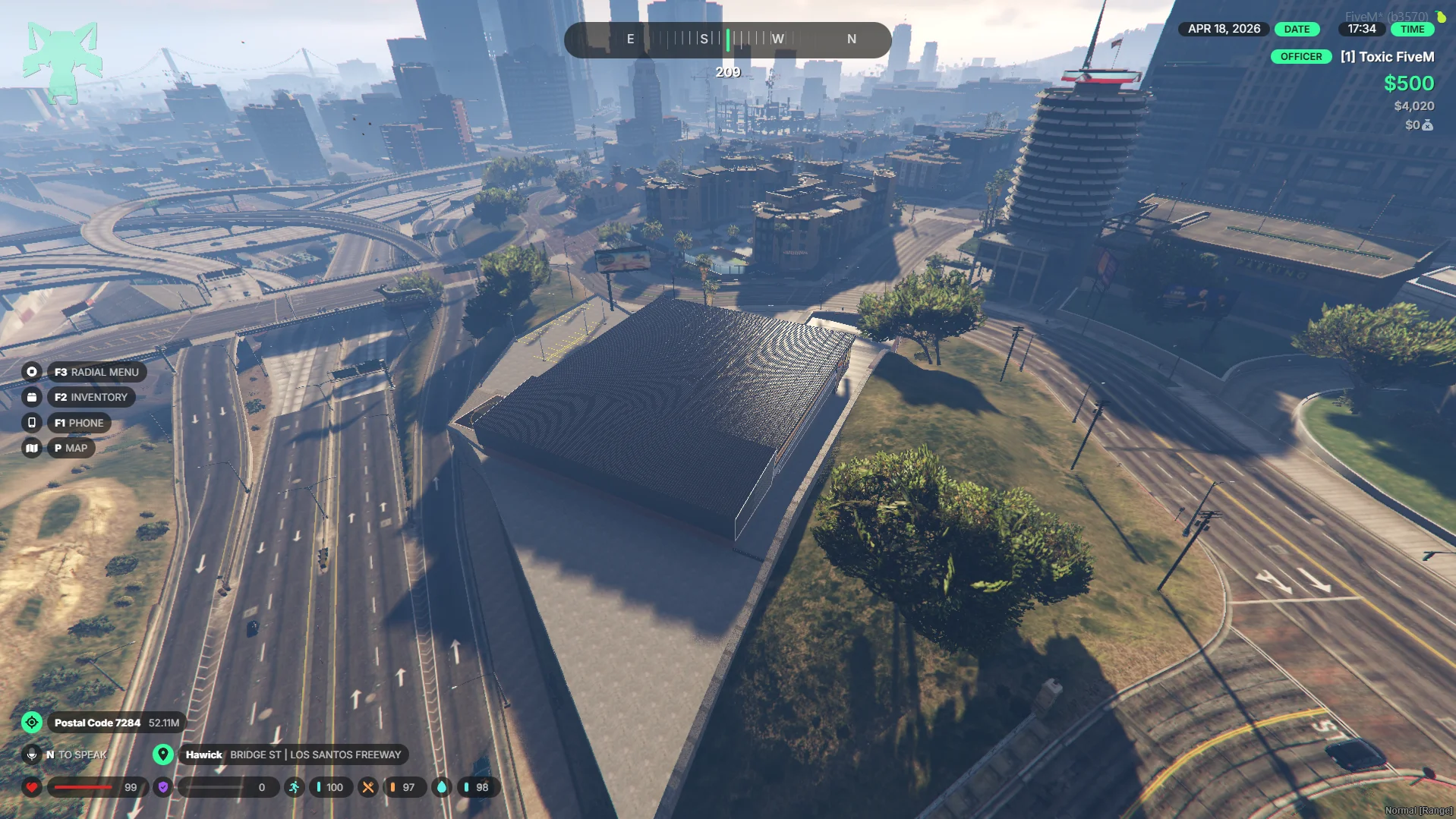The width and height of the screenshot is (1456, 819).
Task: Click the orange hunger icon
Action: (x=368, y=787)
